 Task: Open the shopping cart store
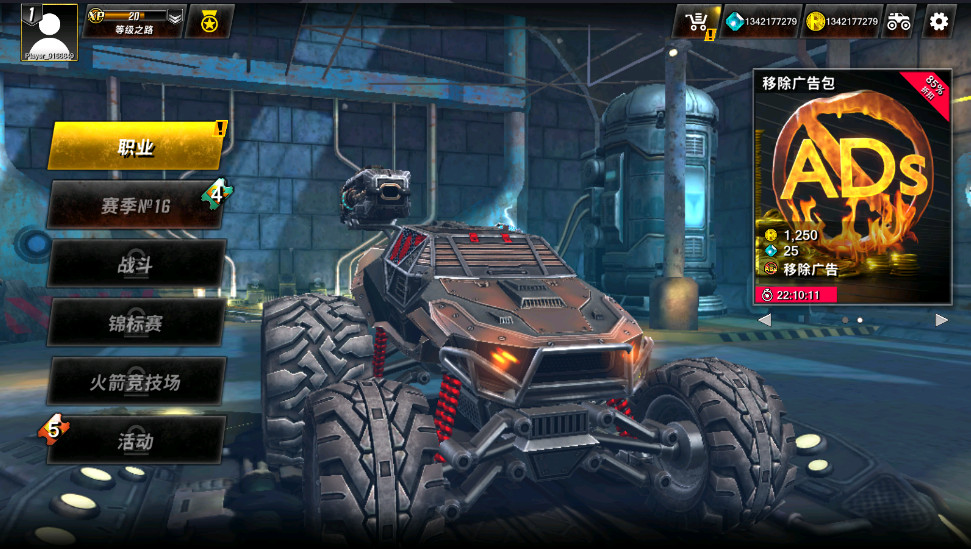click(x=696, y=21)
